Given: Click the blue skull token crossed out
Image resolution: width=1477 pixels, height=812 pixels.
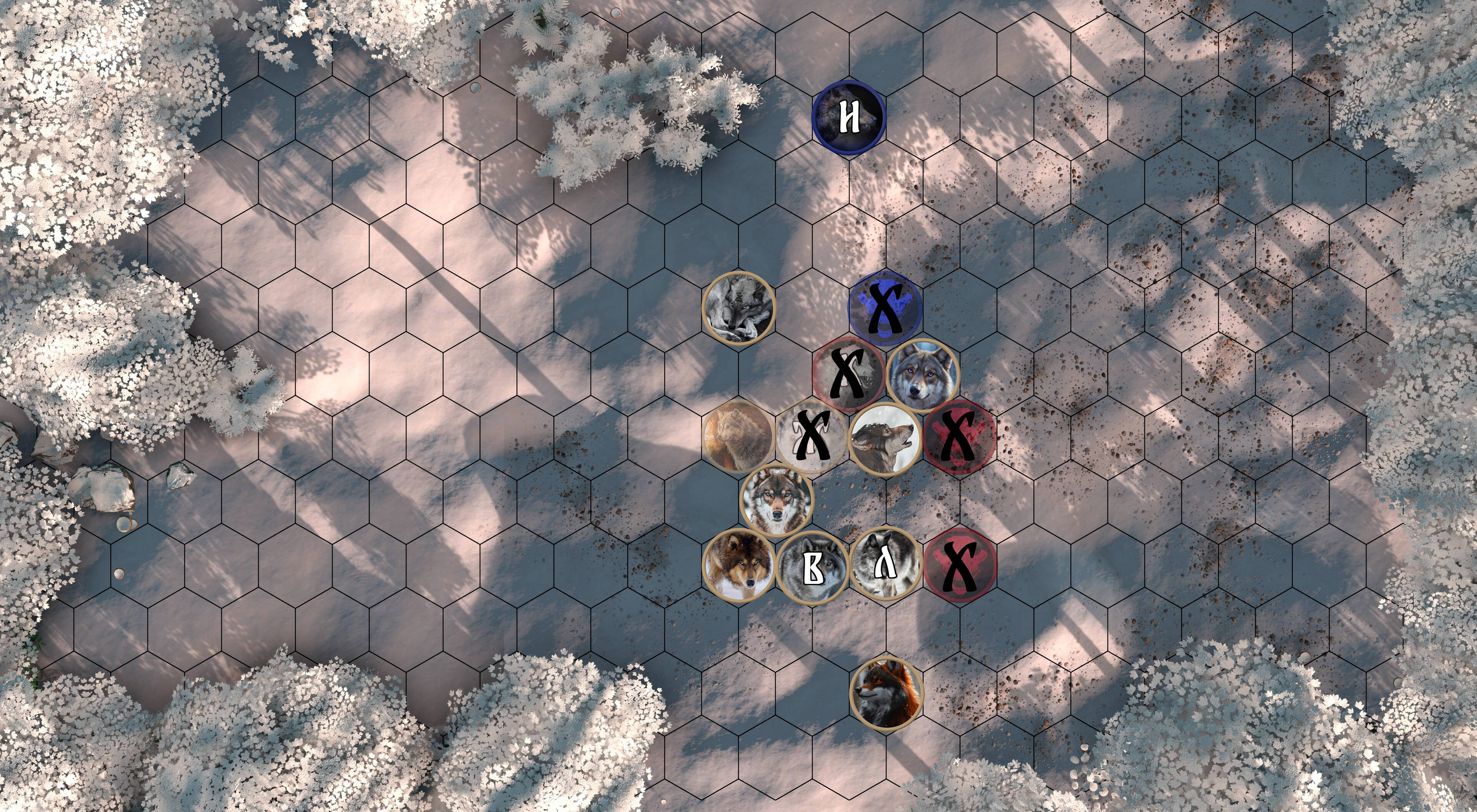Looking at the screenshot, I should point(885,308).
